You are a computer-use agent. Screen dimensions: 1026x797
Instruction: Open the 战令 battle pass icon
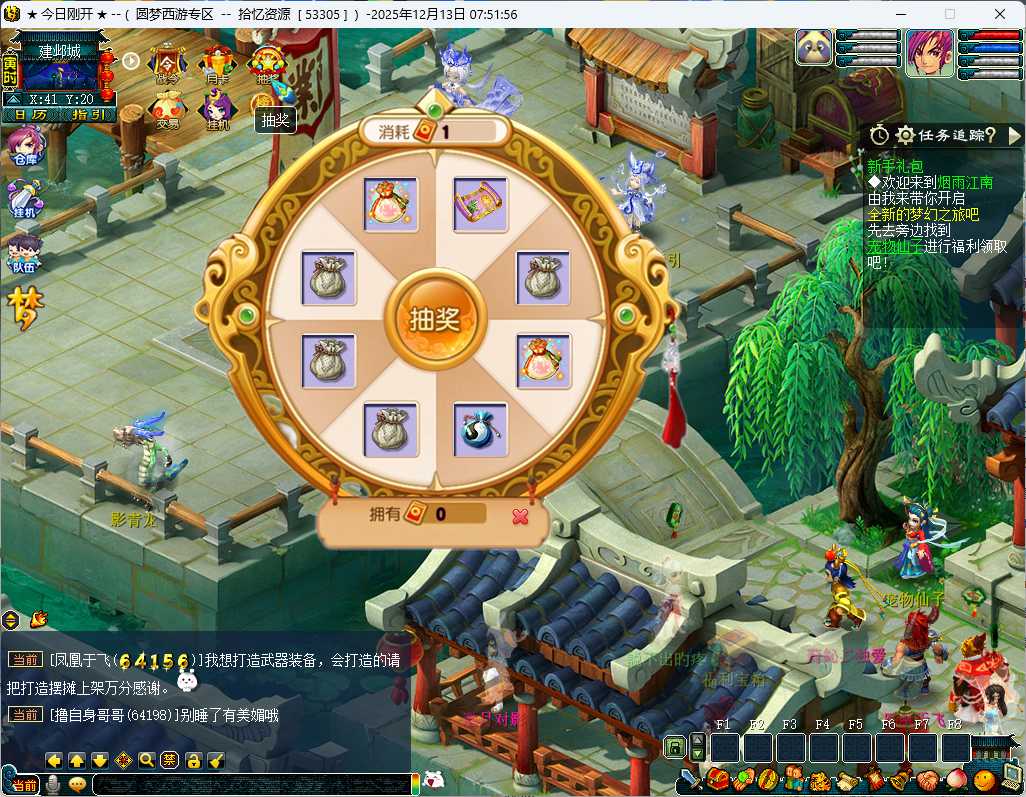tap(167, 65)
